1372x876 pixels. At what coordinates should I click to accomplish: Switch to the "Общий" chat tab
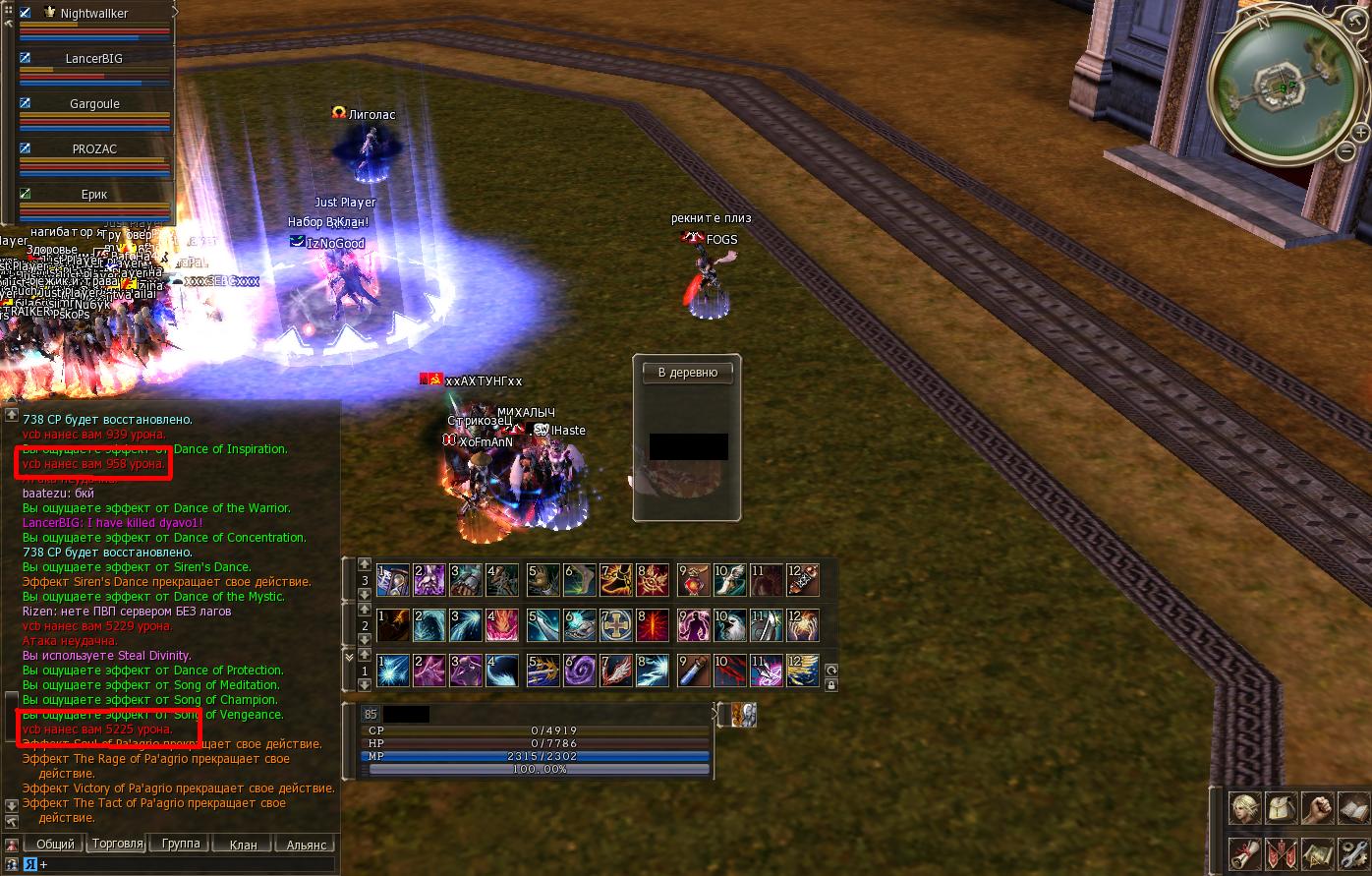(x=55, y=845)
